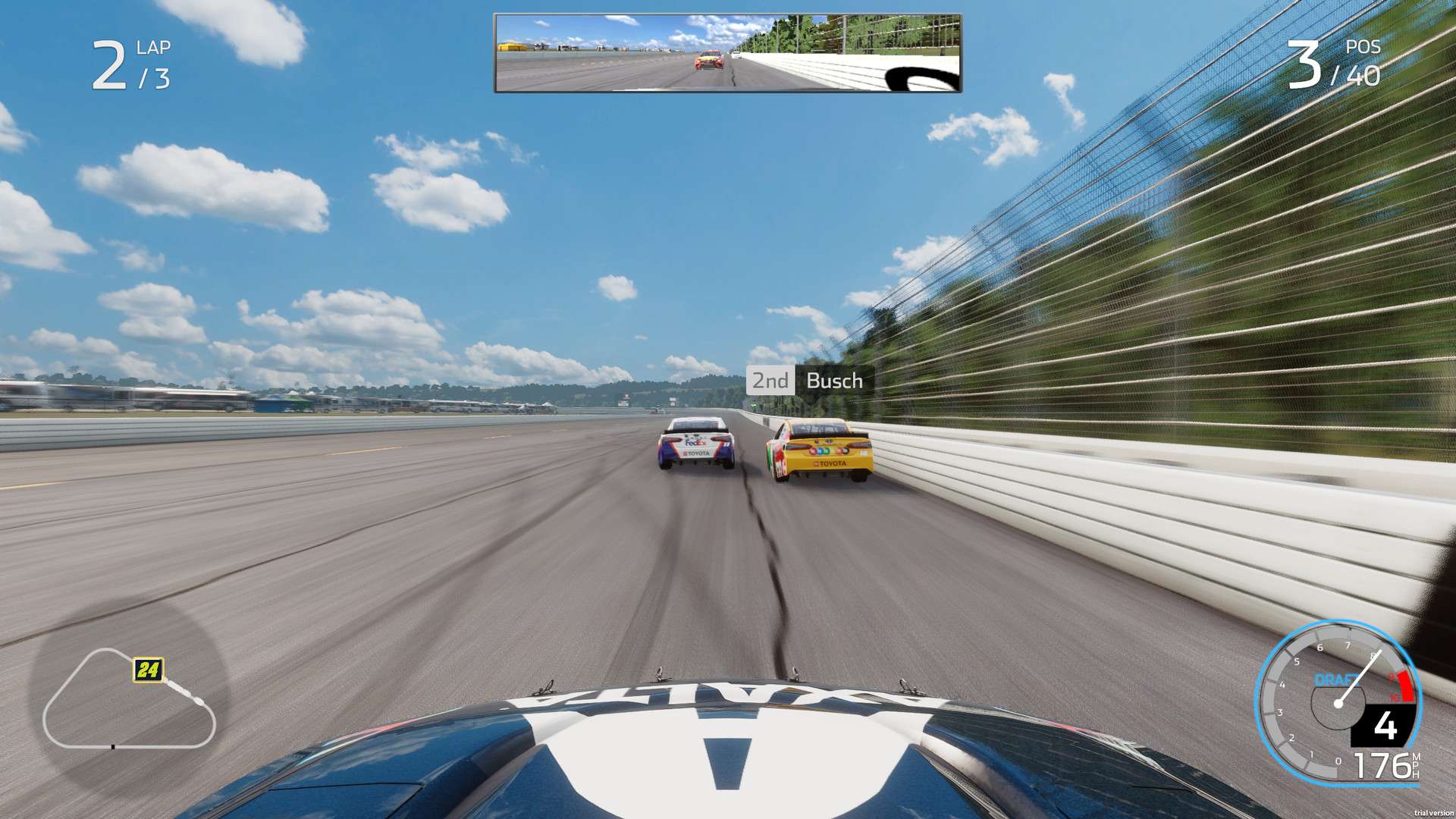This screenshot has height=819, width=1456.
Task: Click the car 24 marker on the minimap
Action: click(x=149, y=670)
